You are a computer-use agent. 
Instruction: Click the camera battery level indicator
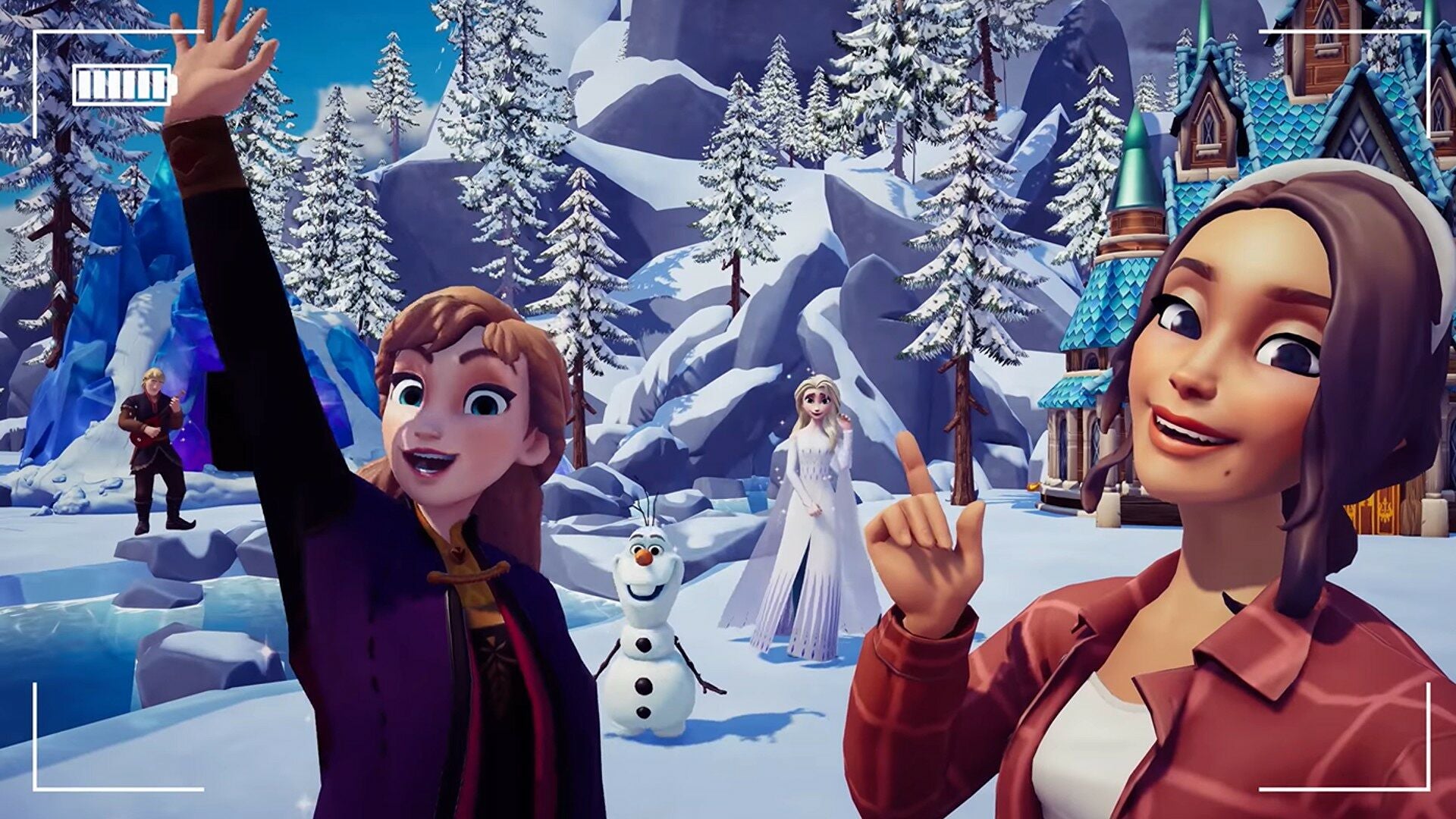coord(118,86)
